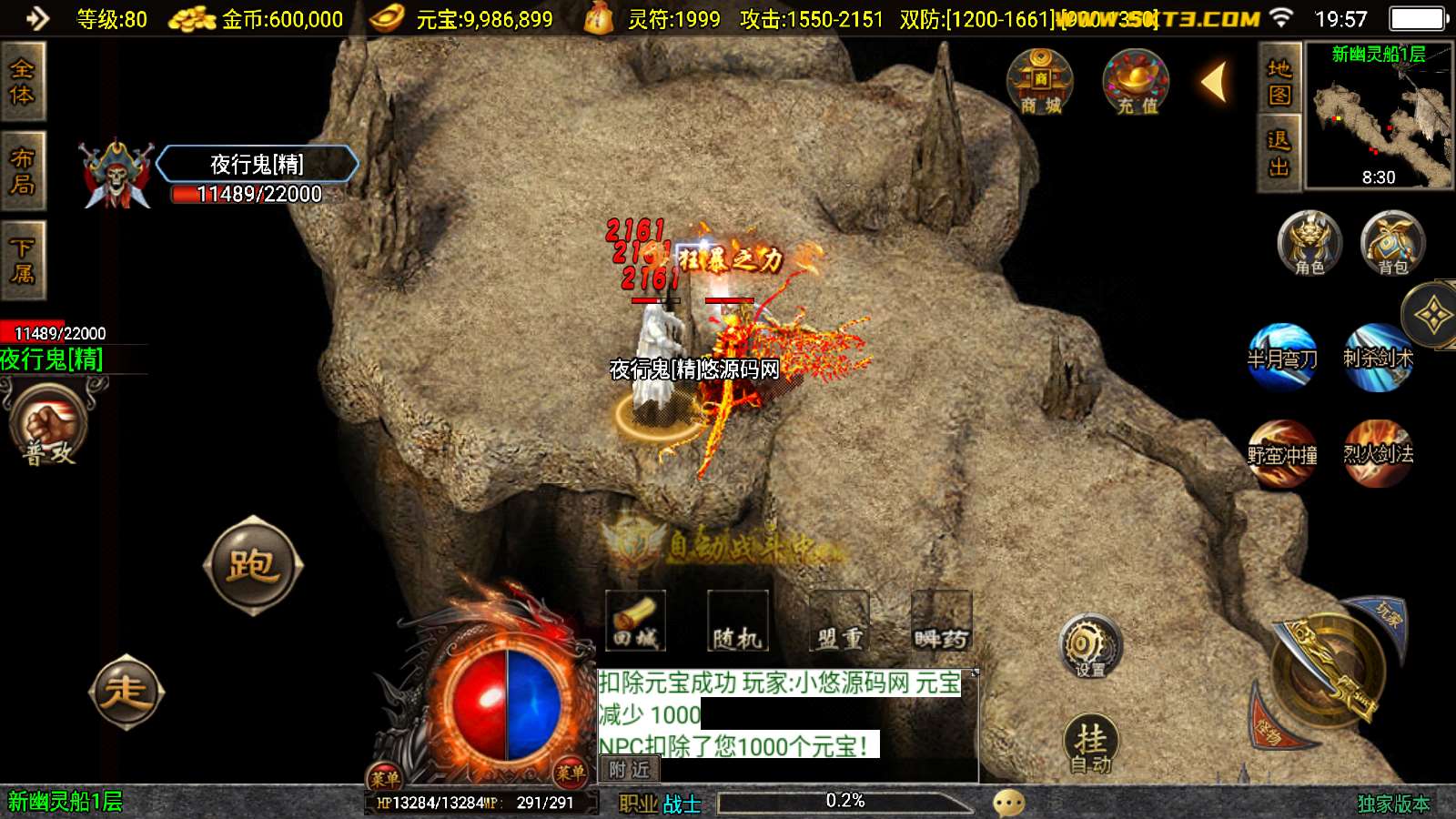Open the 充值 recharge icon
Viewport: 1456px width, 819px height.
click(1136, 82)
